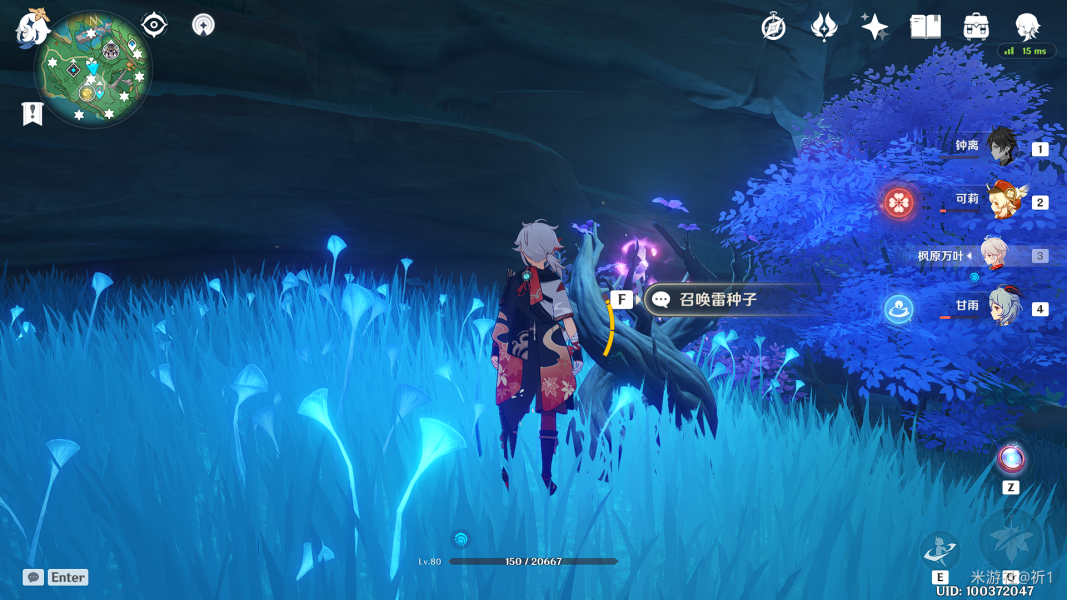Open the wish star icon

[x=875, y=27]
